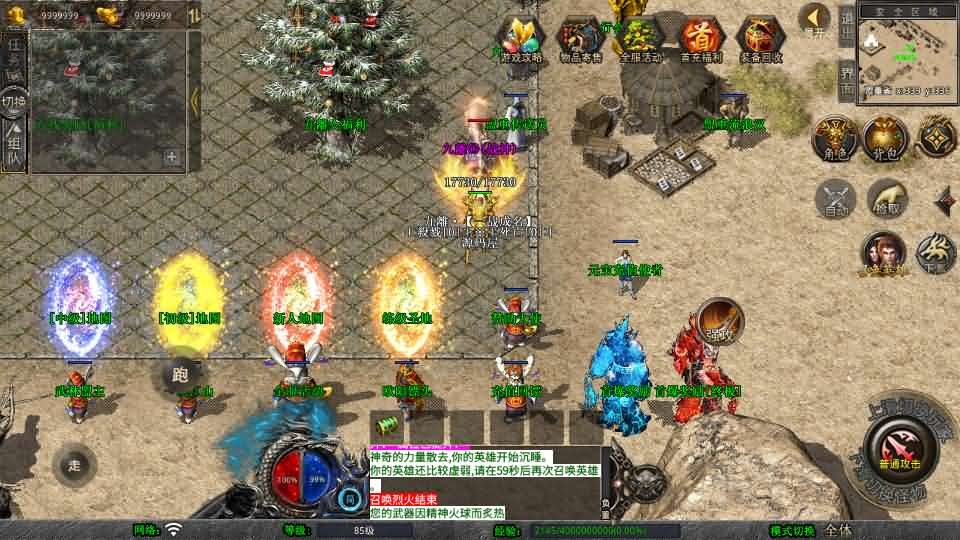Viewport: 960px width, 540px height.
Task: Click the hero portrait button
Action: point(884,254)
